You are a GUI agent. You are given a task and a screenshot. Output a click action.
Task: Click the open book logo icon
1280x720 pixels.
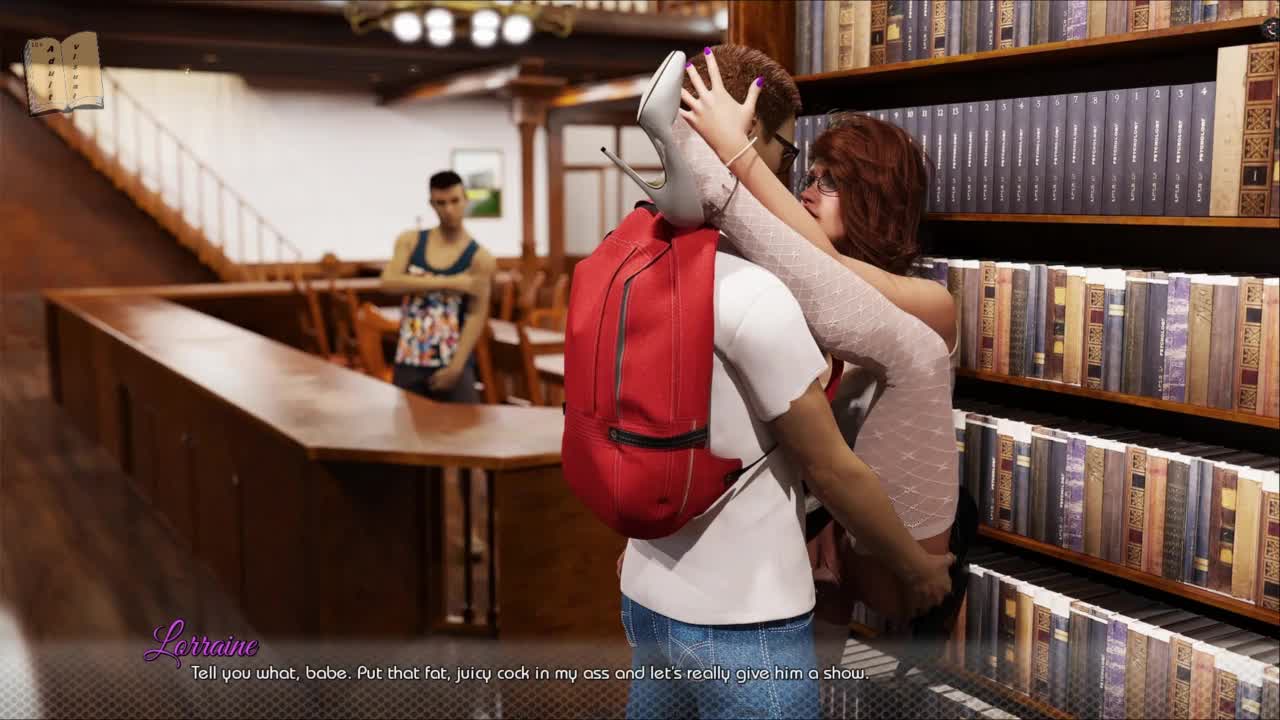pos(63,73)
